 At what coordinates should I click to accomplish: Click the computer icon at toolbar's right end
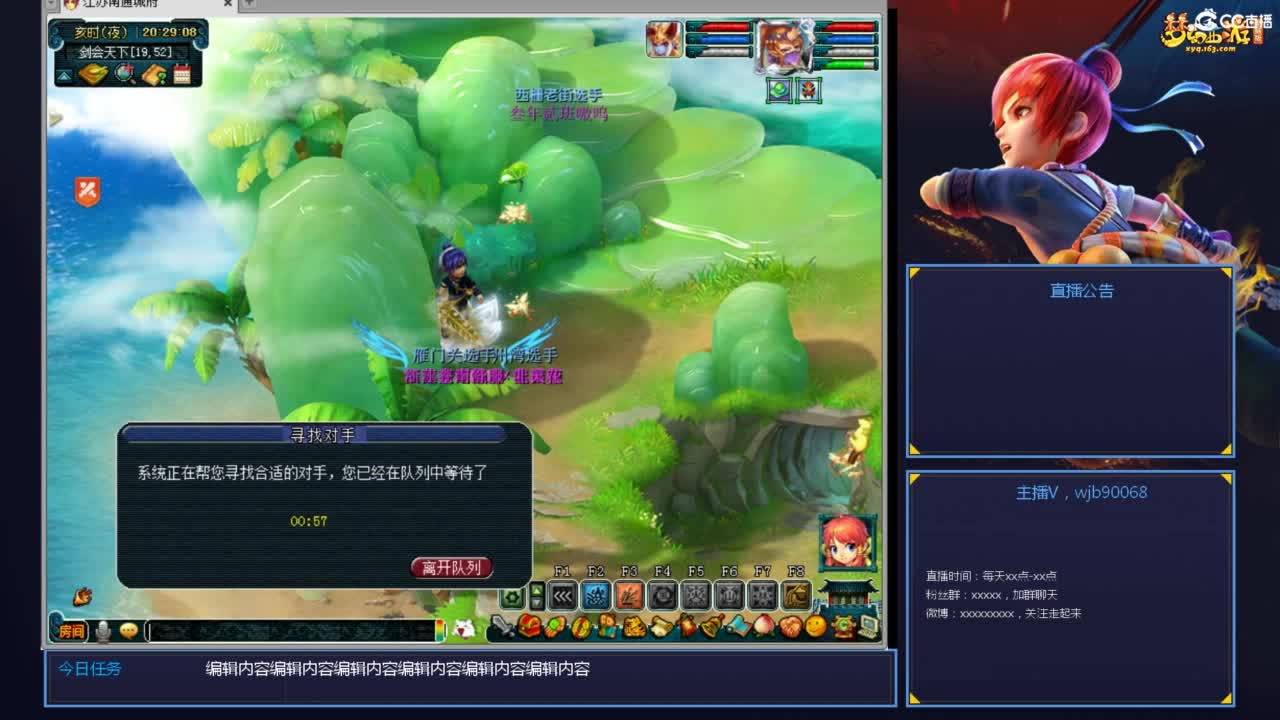point(867,628)
